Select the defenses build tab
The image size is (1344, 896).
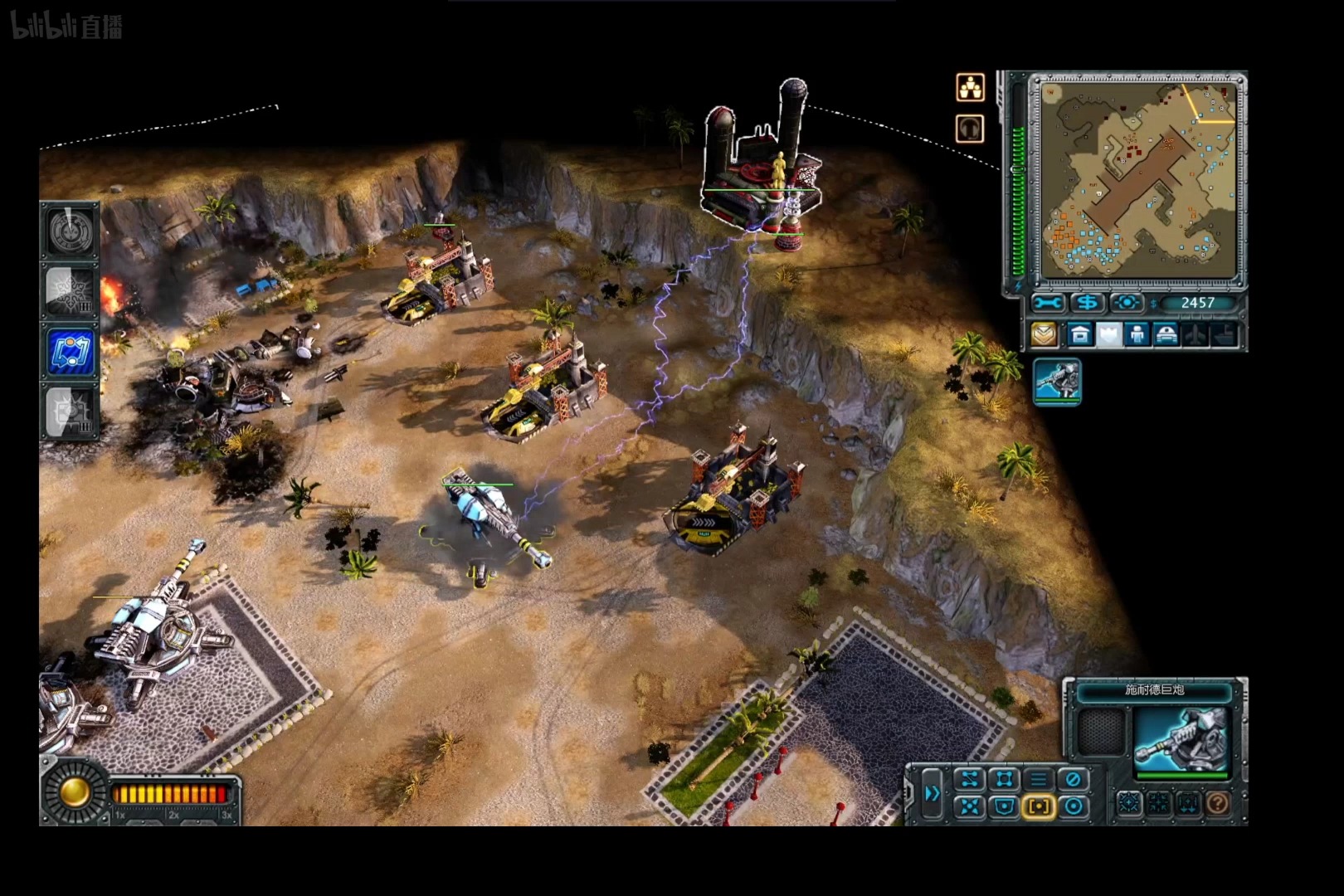(1108, 334)
